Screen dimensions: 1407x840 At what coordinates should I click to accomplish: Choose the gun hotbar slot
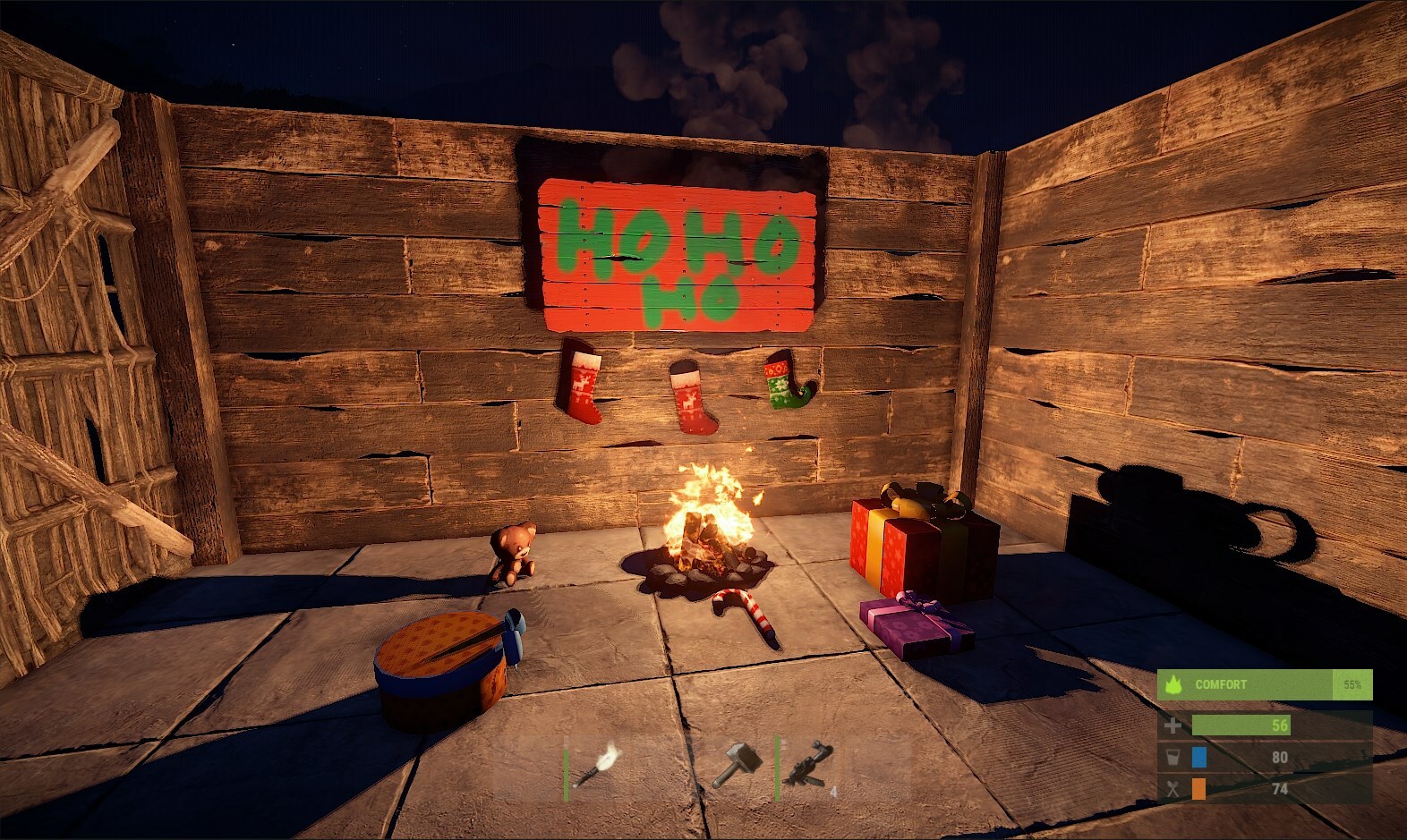click(808, 766)
